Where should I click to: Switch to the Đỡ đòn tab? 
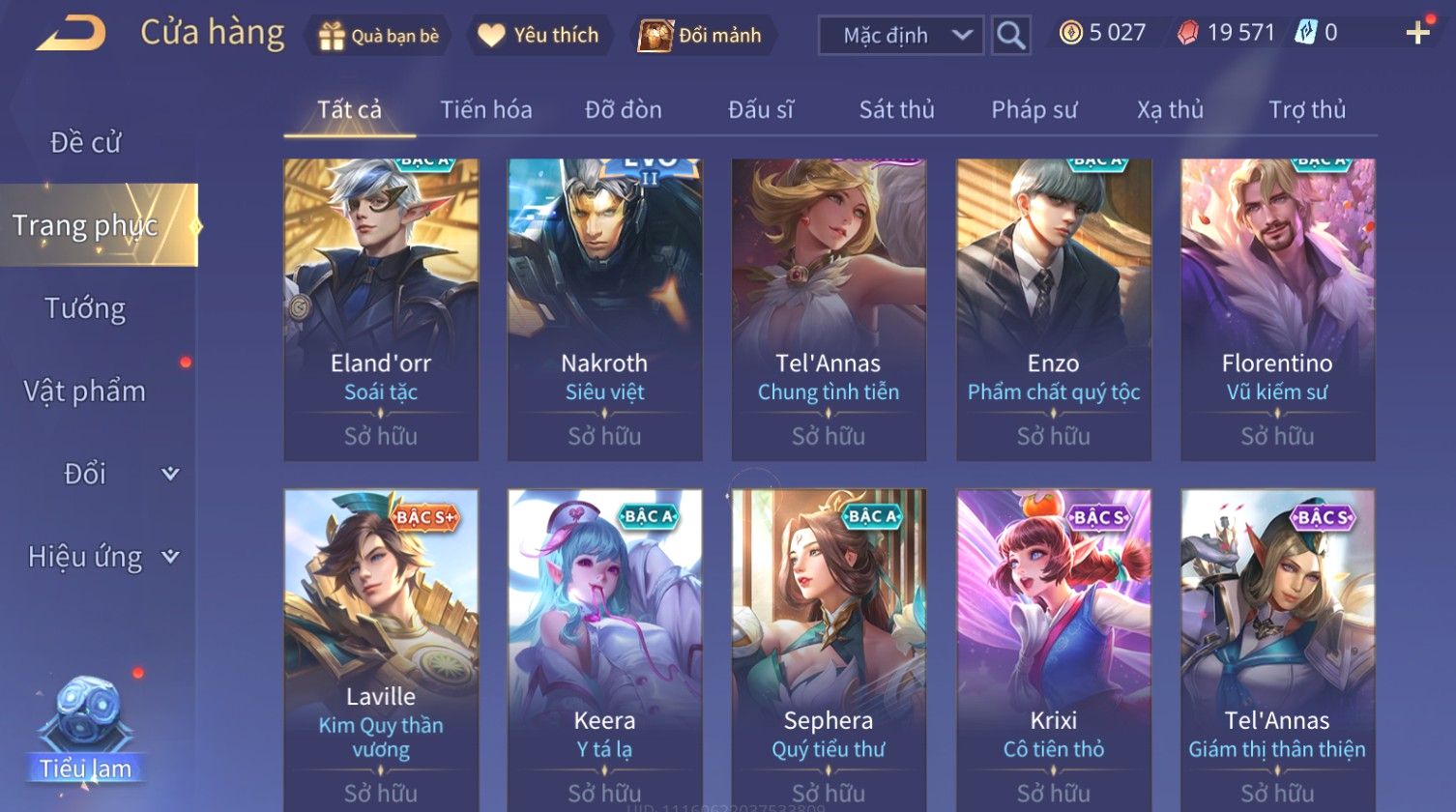pos(624,110)
